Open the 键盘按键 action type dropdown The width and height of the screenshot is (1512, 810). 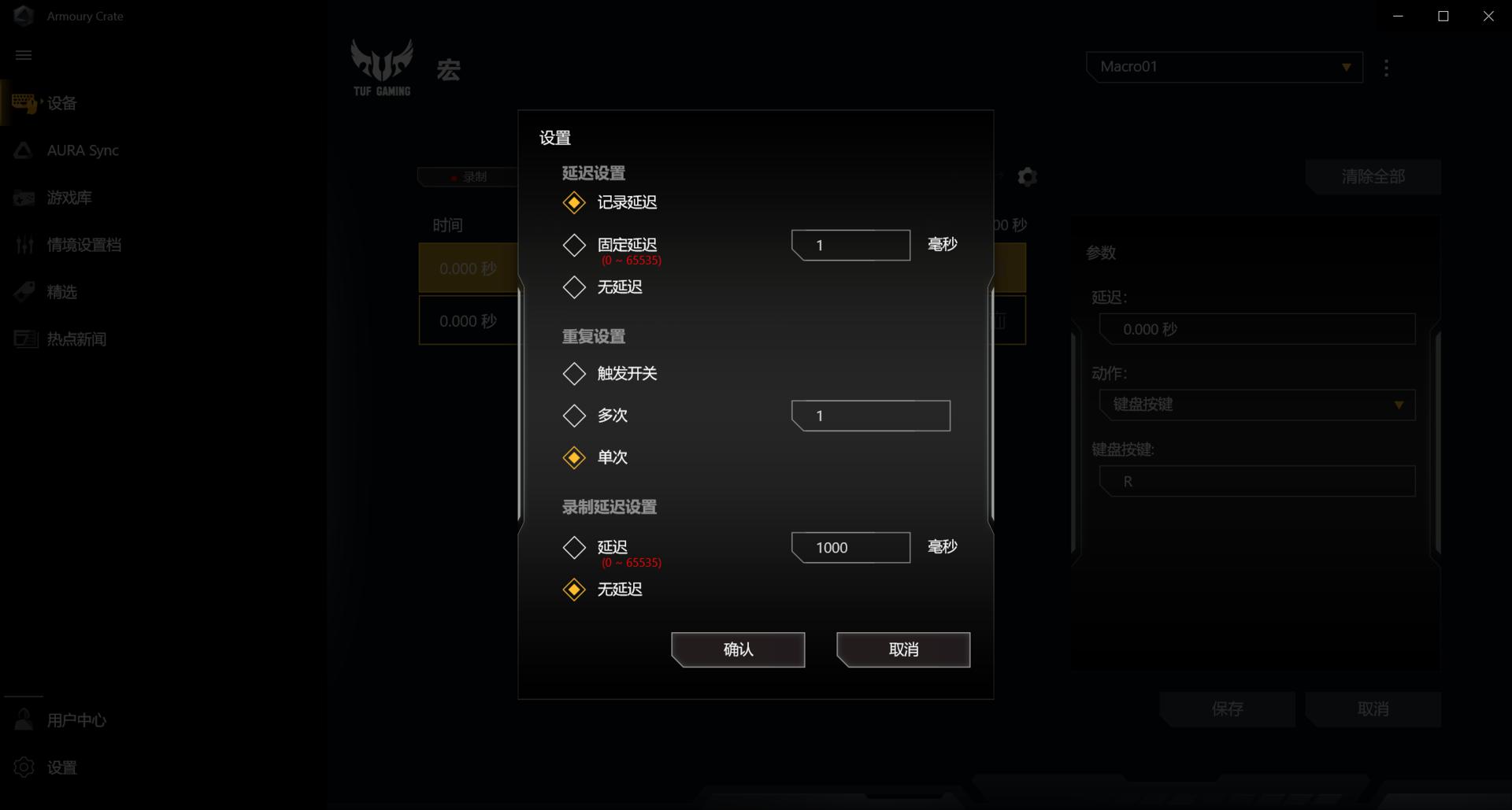coord(1256,405)
